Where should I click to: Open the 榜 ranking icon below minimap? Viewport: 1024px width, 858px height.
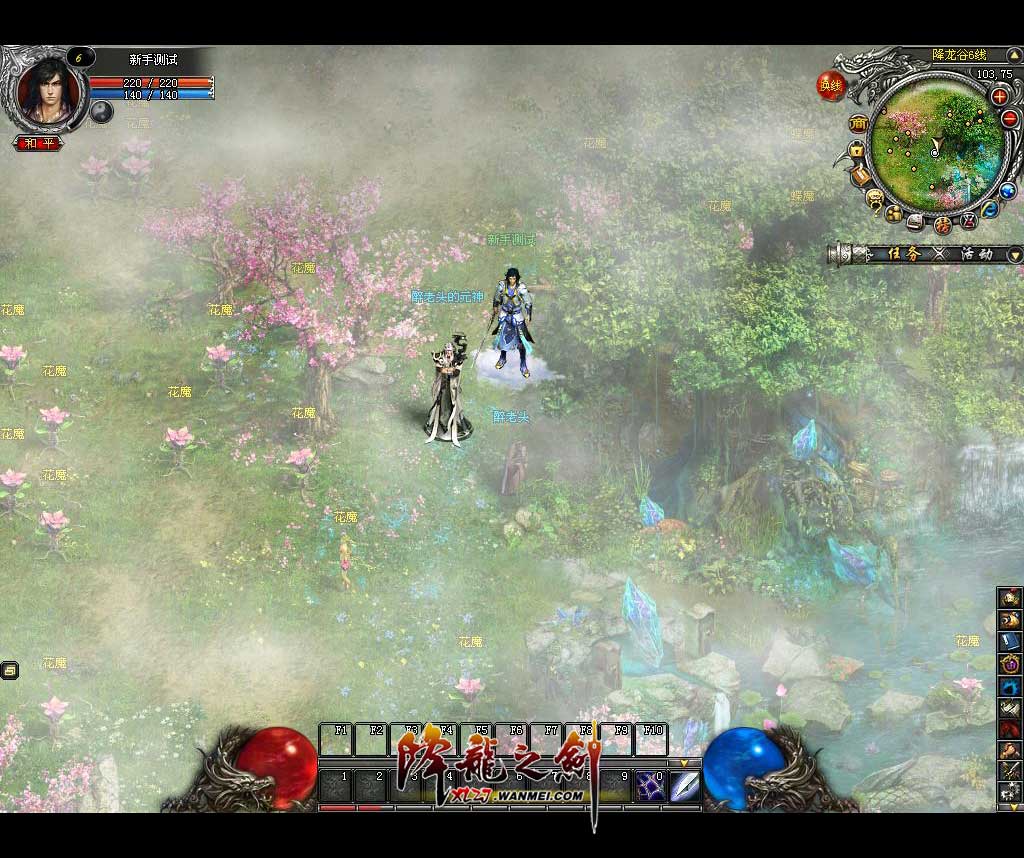[942, 225]
